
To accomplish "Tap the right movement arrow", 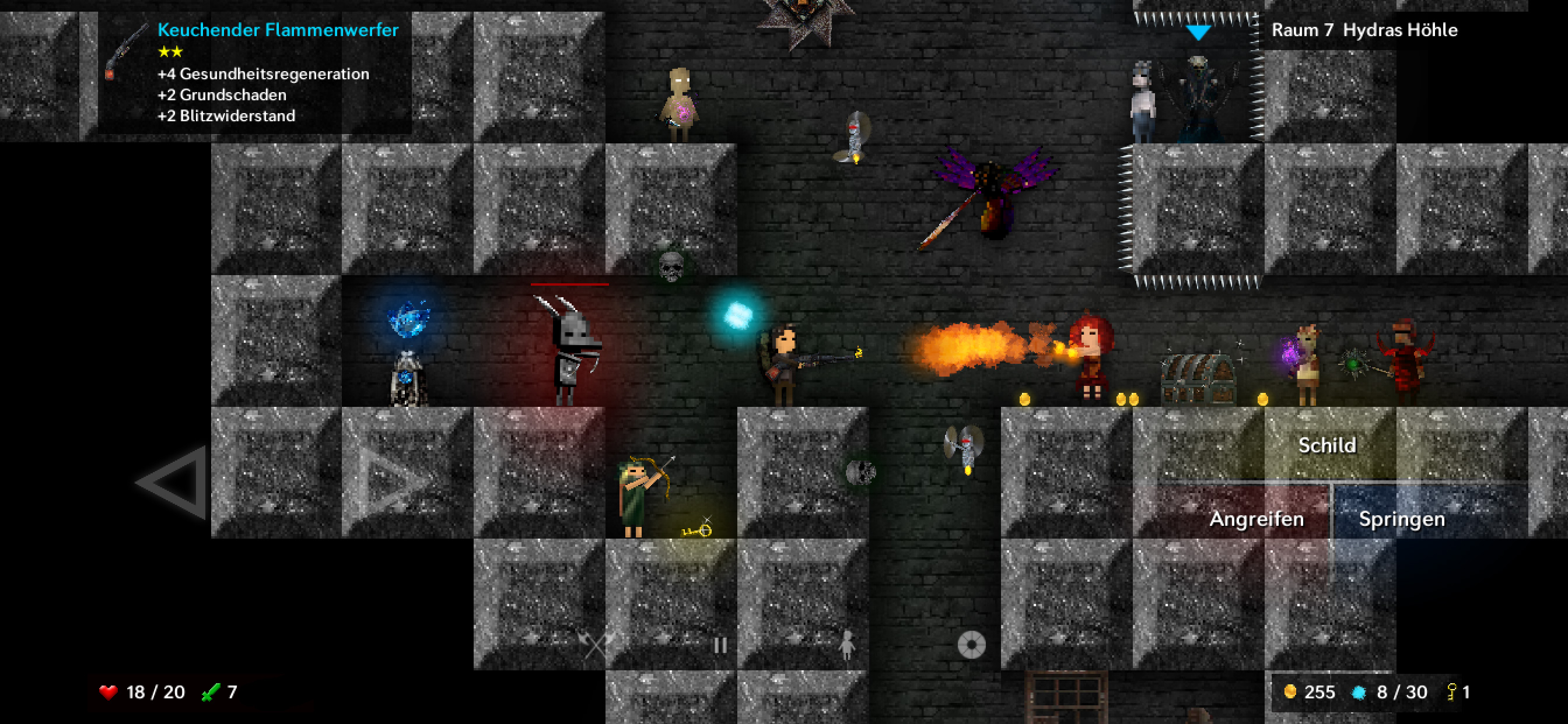I will click(x=395, y=482).
